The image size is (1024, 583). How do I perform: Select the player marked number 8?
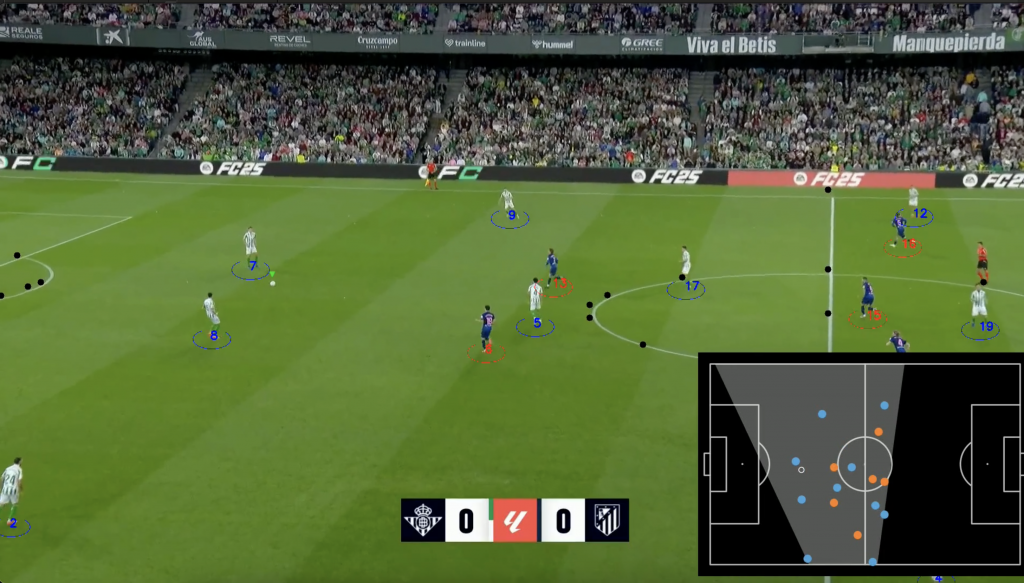[x=210, y=311]
